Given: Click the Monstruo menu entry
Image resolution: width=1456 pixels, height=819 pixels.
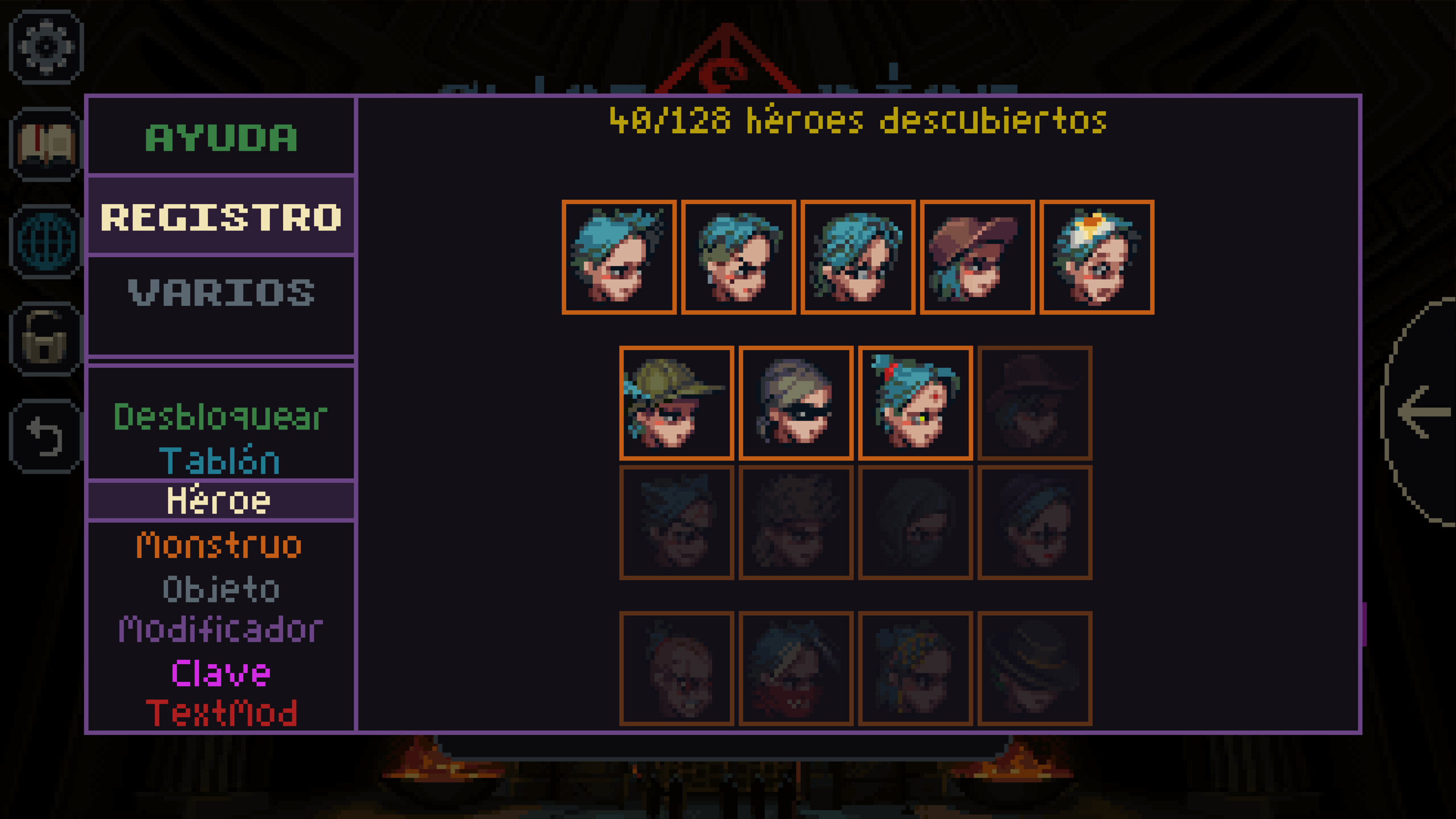Looking at the screenshot, I should point(218,544).
